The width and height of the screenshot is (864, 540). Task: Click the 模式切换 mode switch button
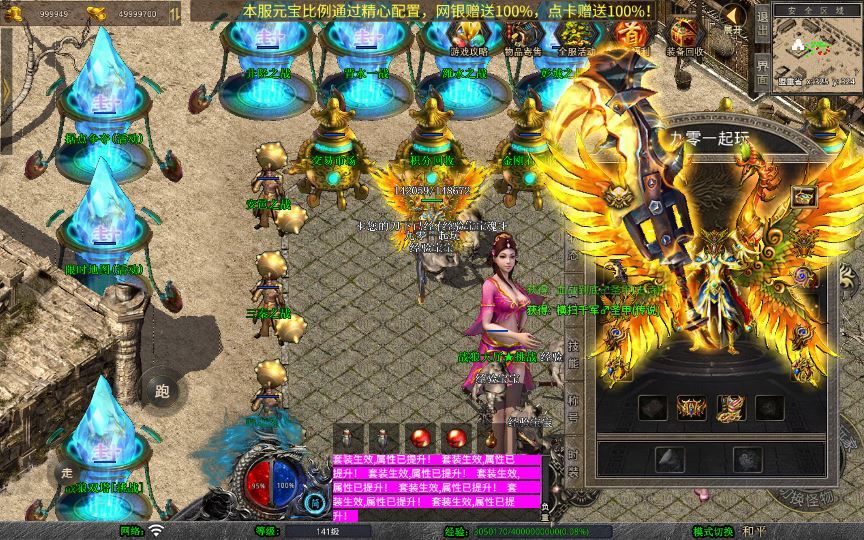714,531
